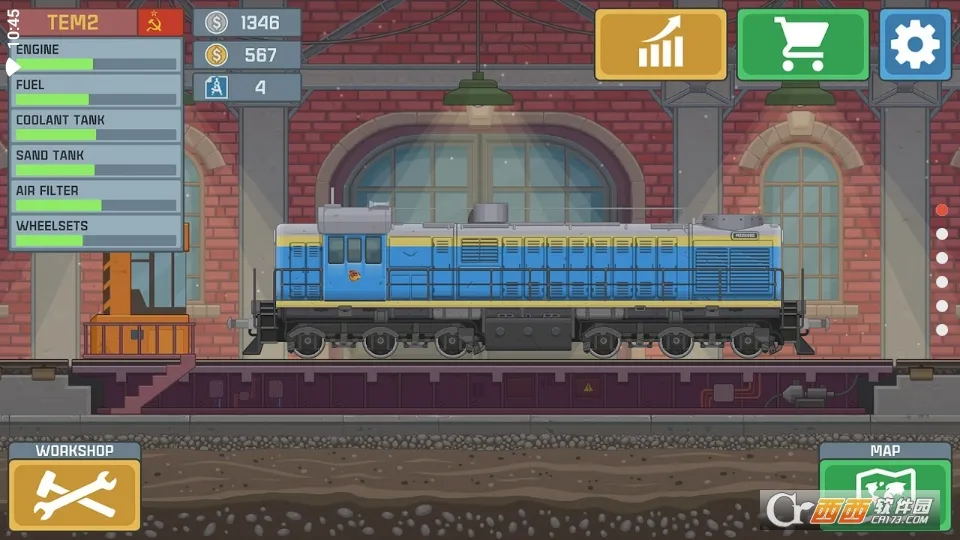The height and width of the screenshot is (540, 960).
Task: Select the Coolant Tank row
Action: pyautogui.click(x=96, y=126)
